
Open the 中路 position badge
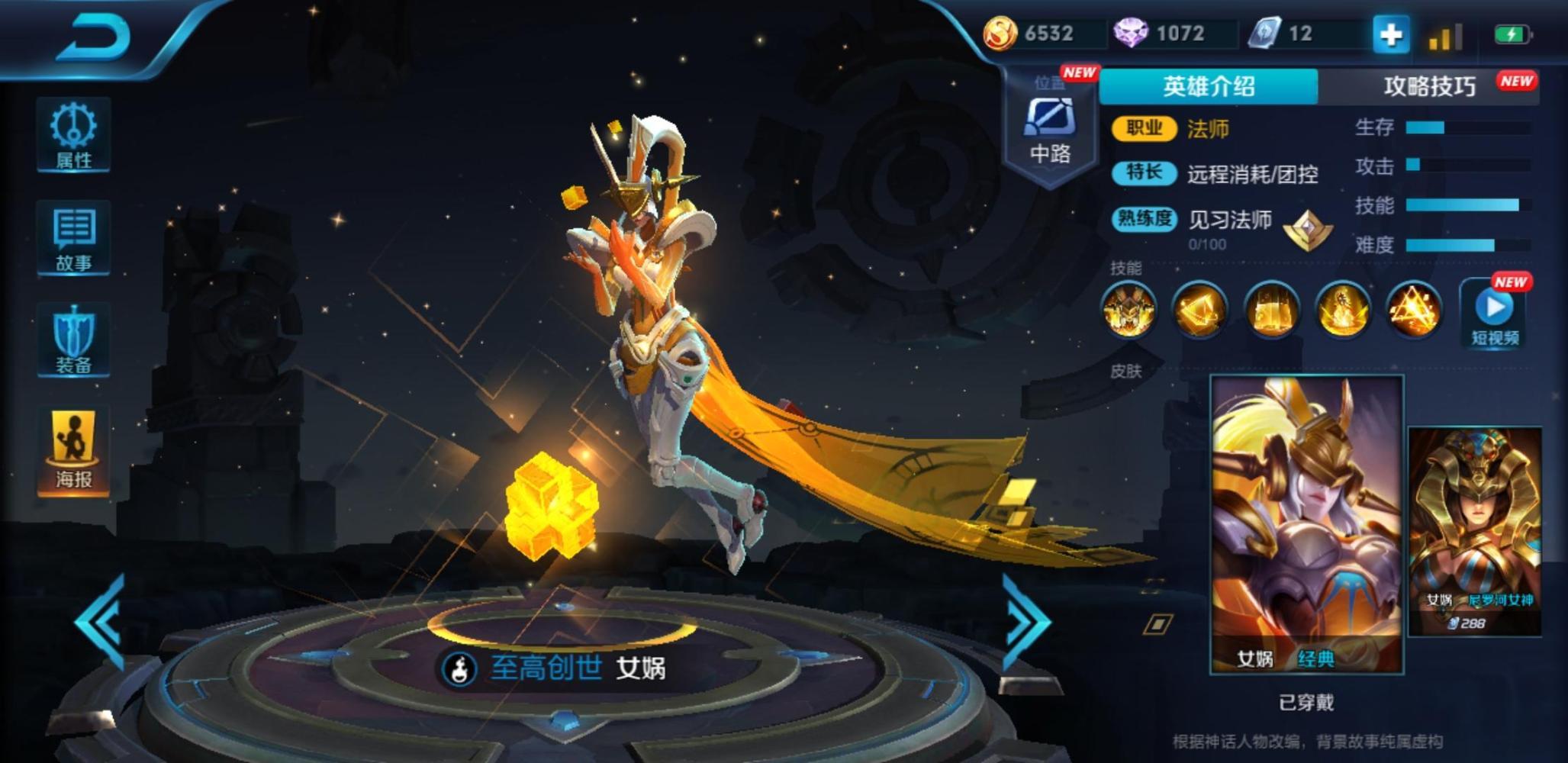1050,131
